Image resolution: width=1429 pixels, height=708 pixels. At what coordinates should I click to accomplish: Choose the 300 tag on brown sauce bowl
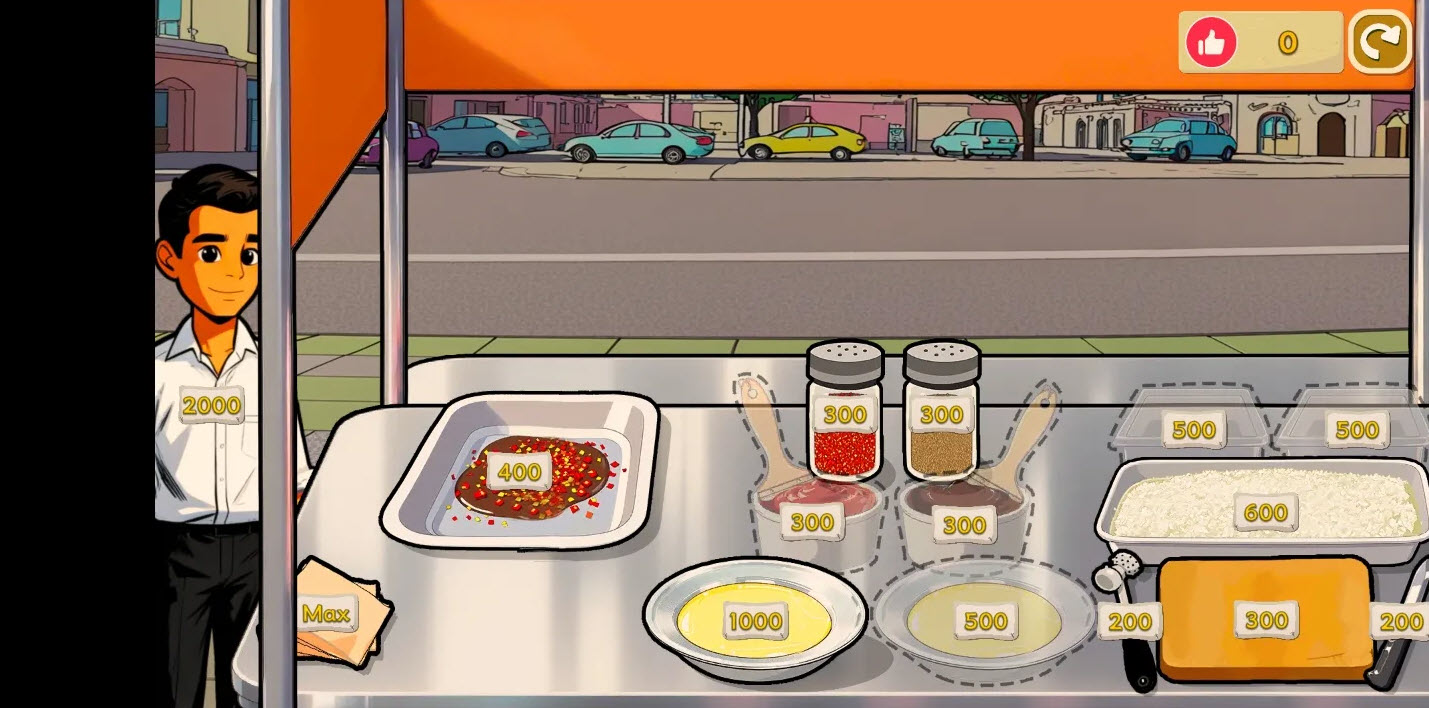tap(964, 524)
